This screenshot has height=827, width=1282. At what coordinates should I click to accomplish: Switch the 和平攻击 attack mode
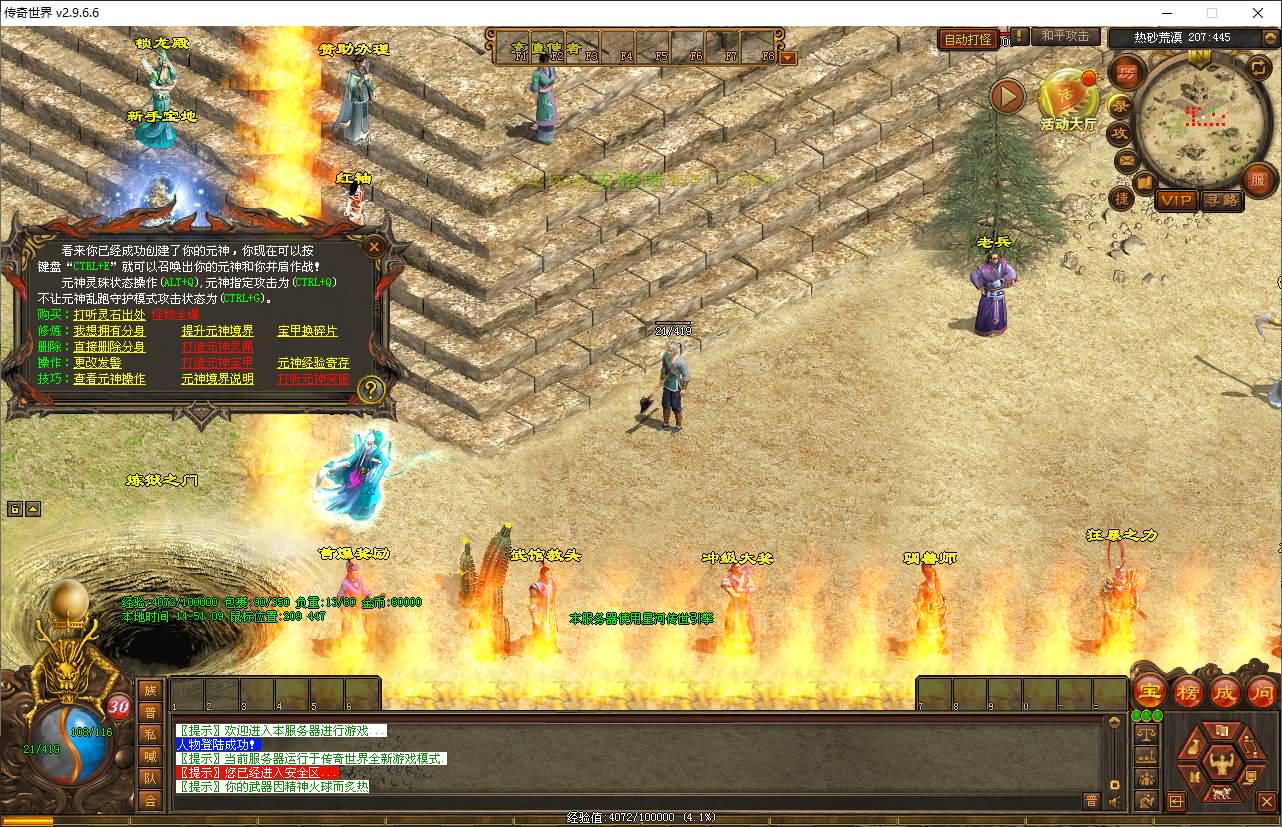1064,37
